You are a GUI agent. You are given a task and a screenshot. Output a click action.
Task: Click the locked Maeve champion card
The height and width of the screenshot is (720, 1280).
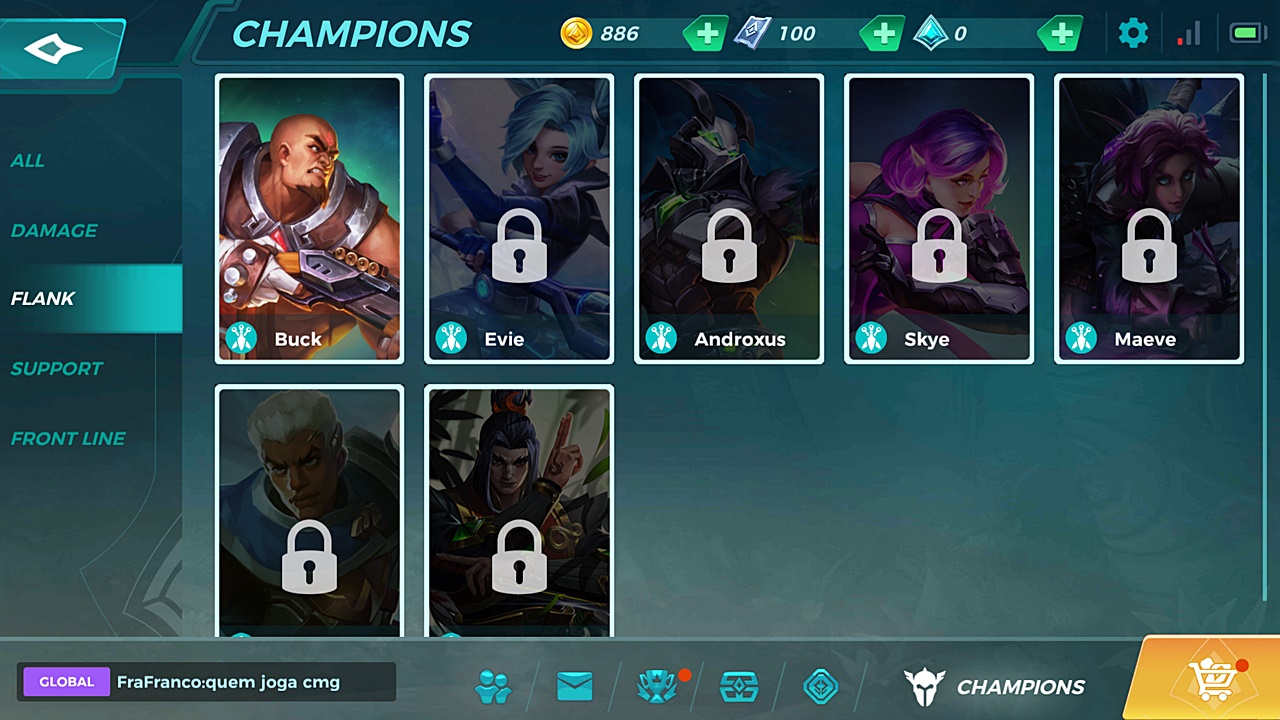click(1149, 218)
